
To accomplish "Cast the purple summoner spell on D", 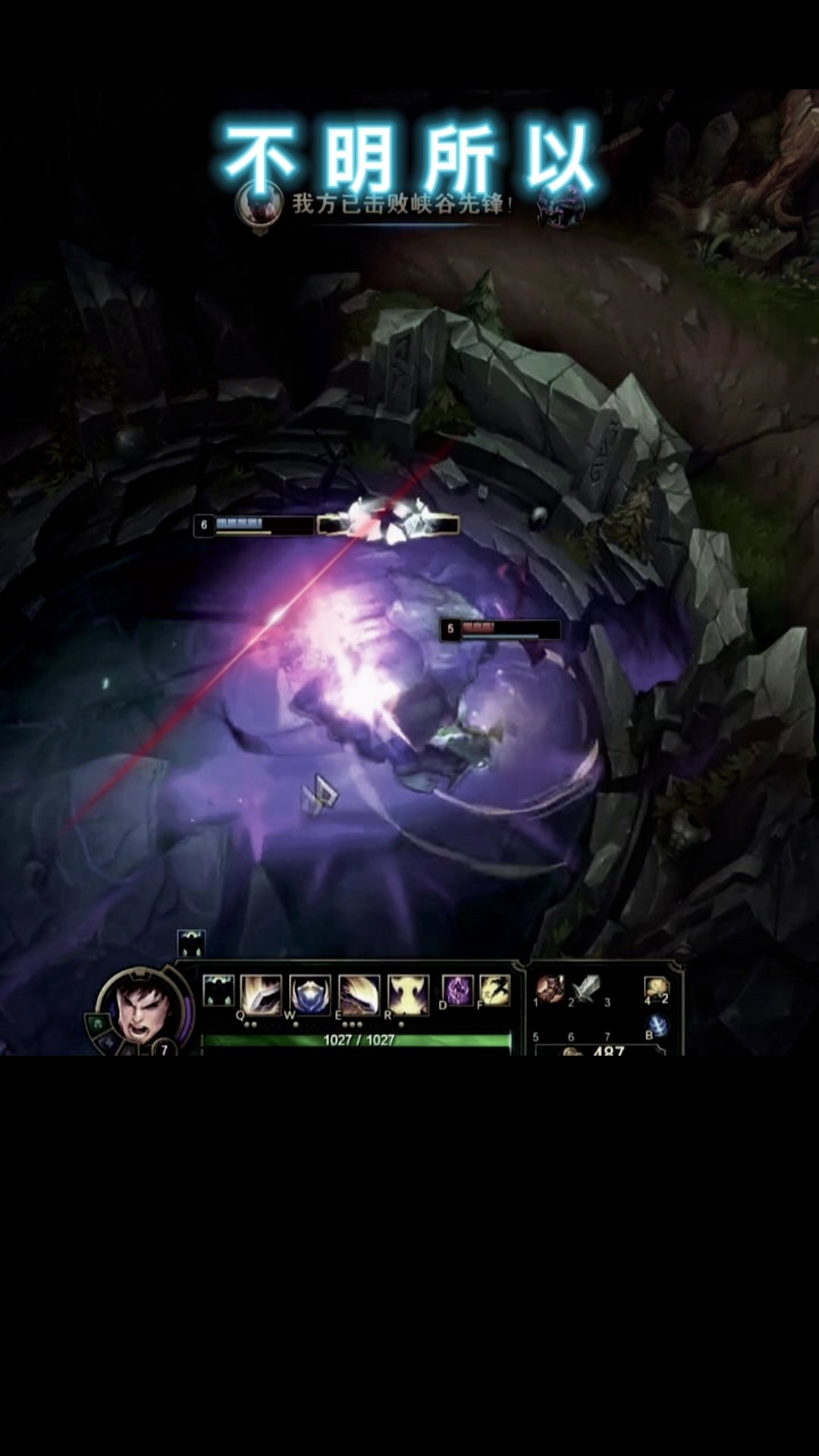I will pos(458,990).
